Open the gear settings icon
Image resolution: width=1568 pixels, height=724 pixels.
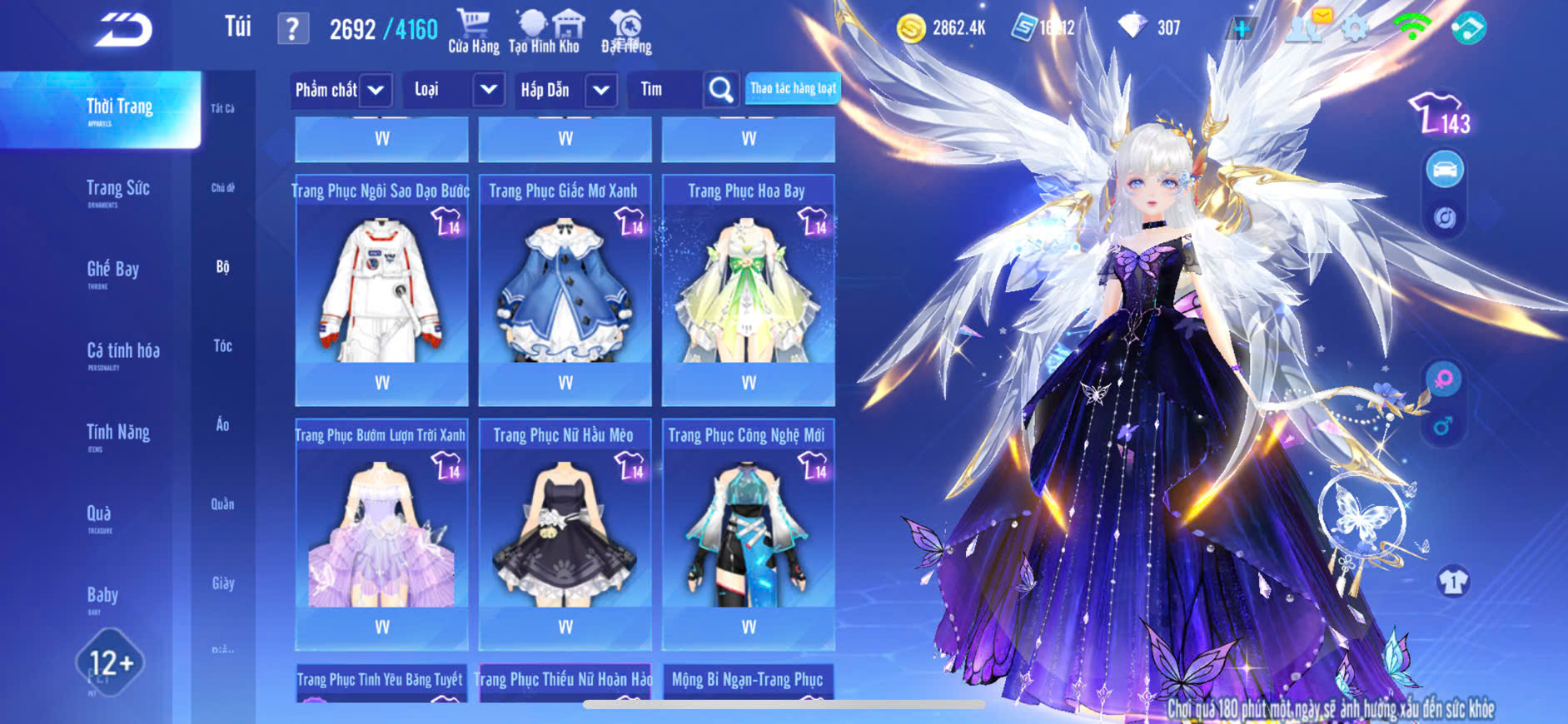pyautogui.click(x=1356, y=29)
